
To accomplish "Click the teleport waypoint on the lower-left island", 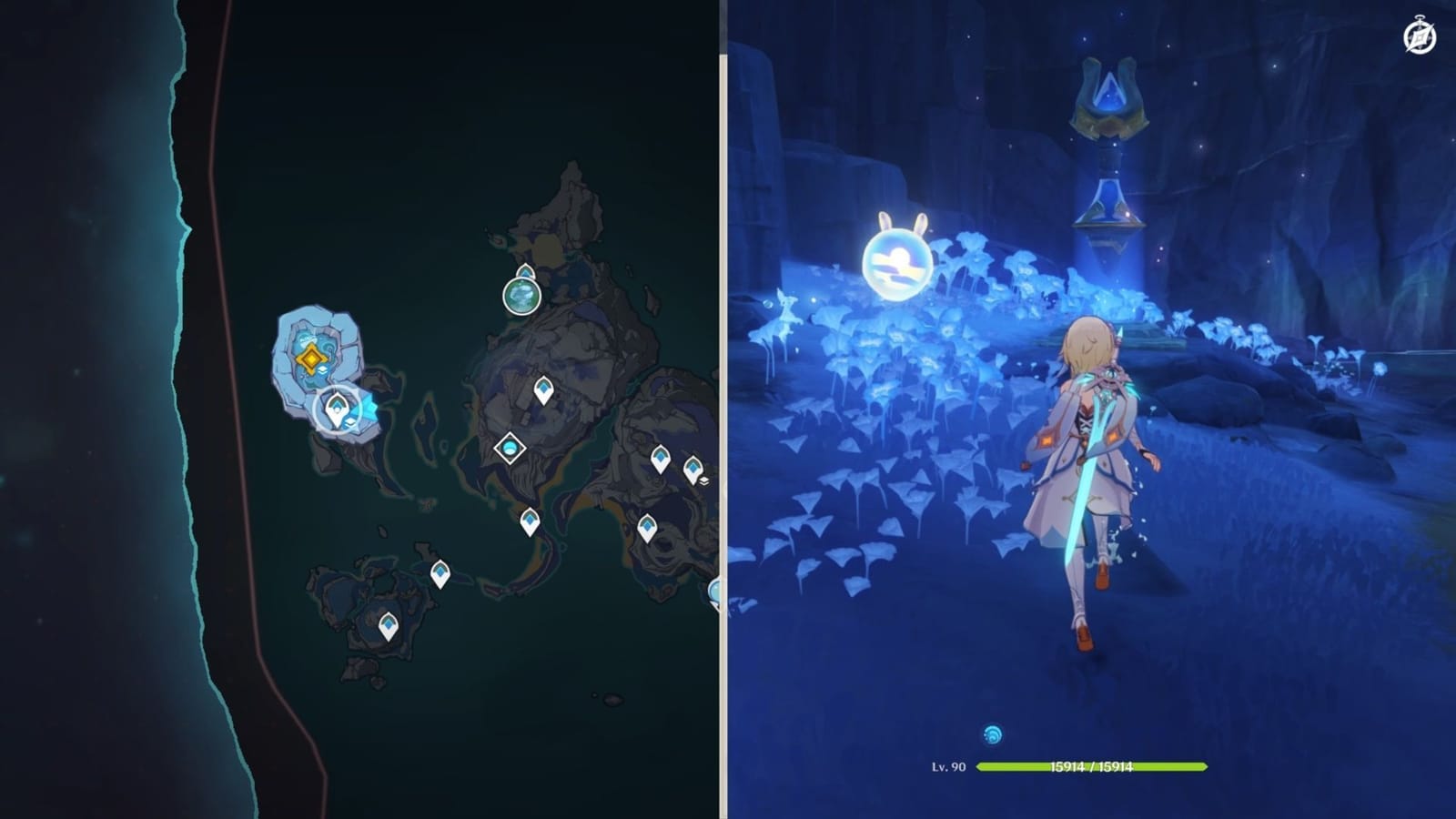I will pos(440,573).
